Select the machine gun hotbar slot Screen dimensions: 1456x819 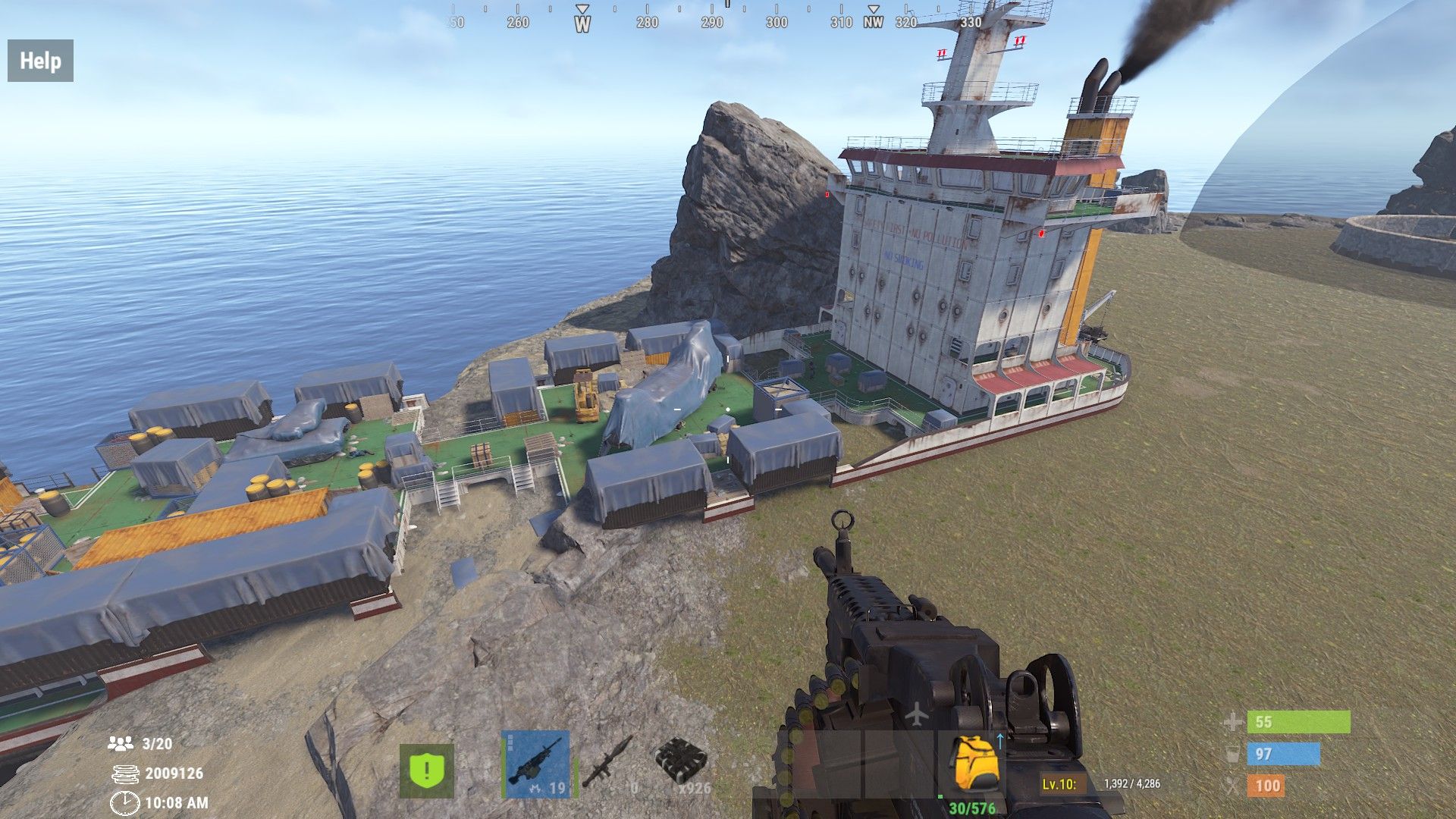tap(535, 764)
